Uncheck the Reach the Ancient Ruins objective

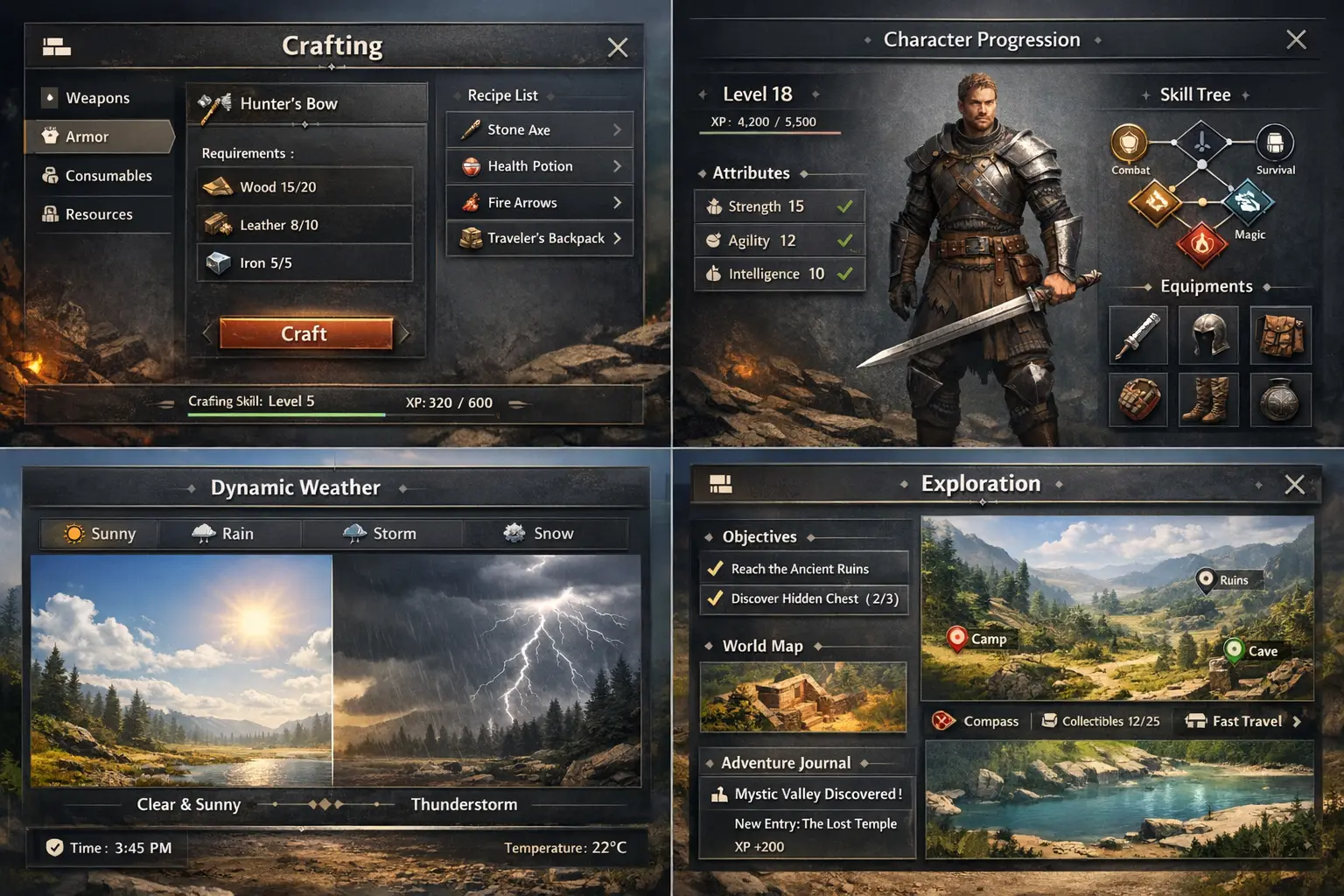[714, 568]
